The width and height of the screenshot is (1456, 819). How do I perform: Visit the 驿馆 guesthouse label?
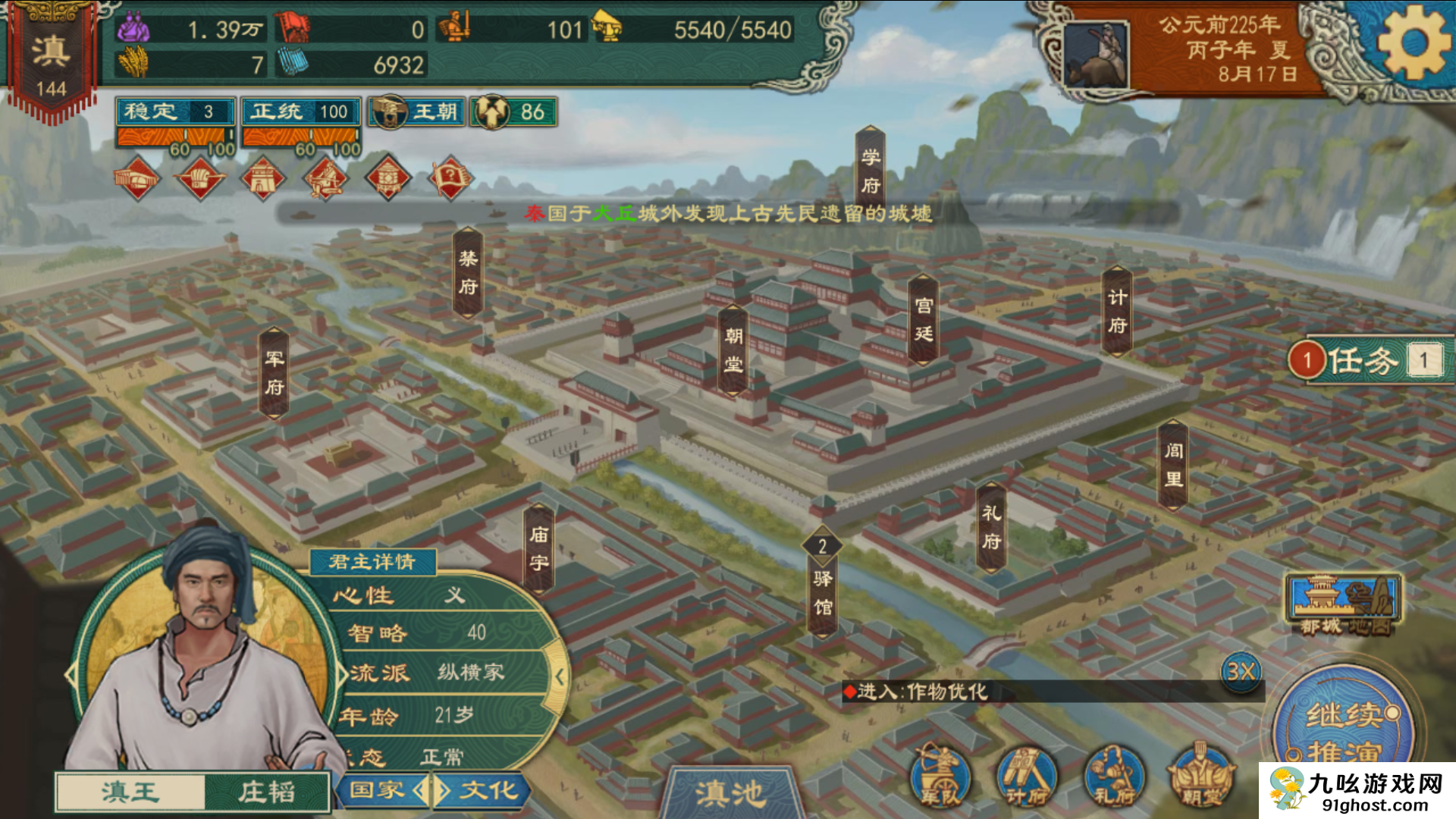[x=823, y=592]
